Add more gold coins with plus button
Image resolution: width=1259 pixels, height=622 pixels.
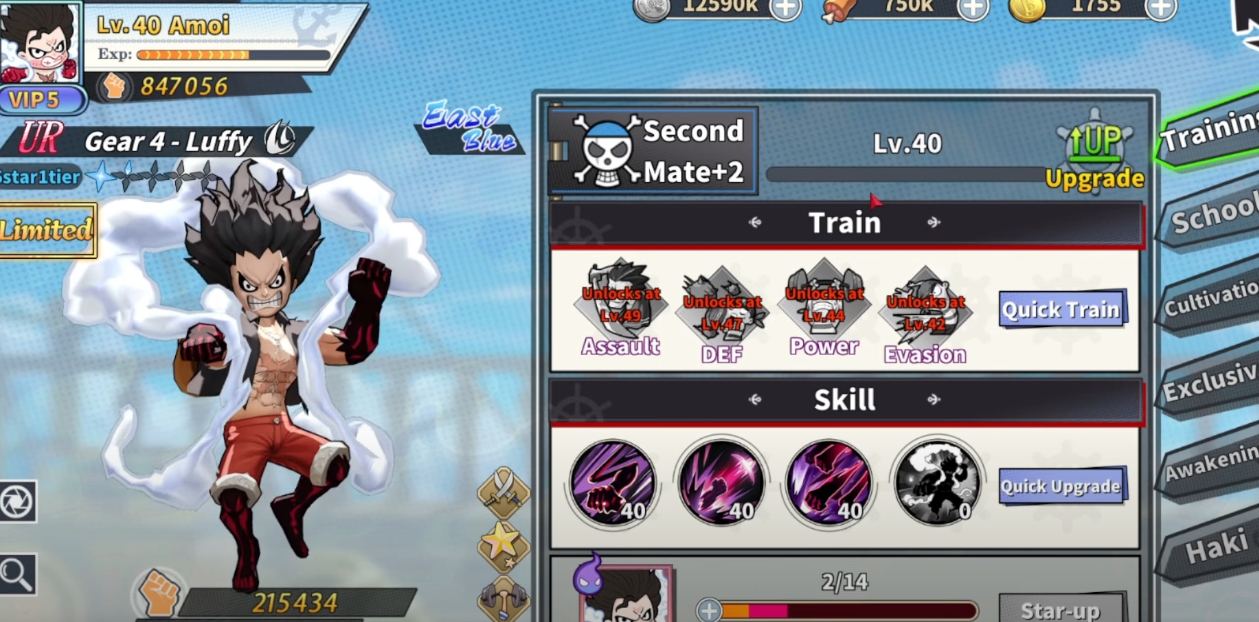1160,8
